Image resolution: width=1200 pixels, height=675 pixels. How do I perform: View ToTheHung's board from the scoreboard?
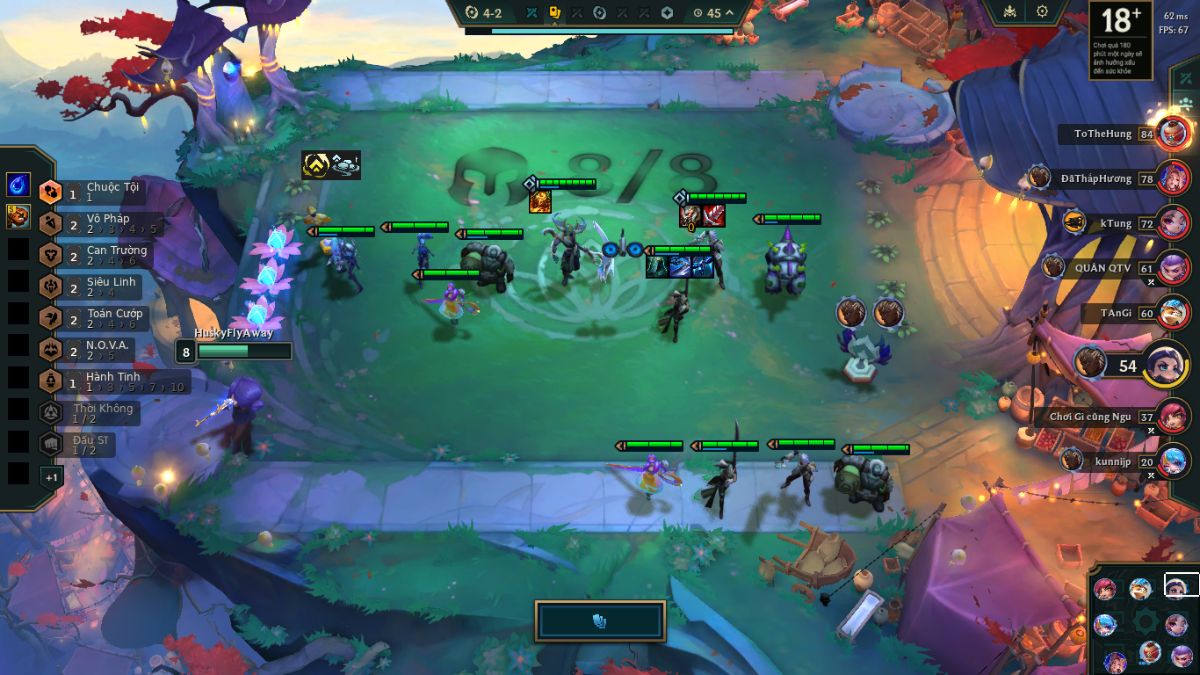(x=1174, y=133)
